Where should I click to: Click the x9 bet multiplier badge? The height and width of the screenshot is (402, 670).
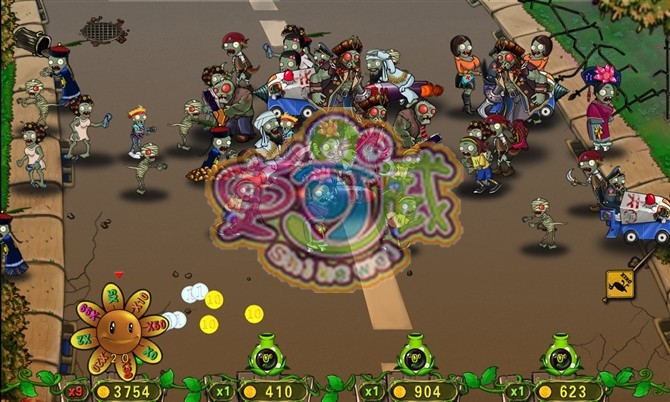(73, 390)
